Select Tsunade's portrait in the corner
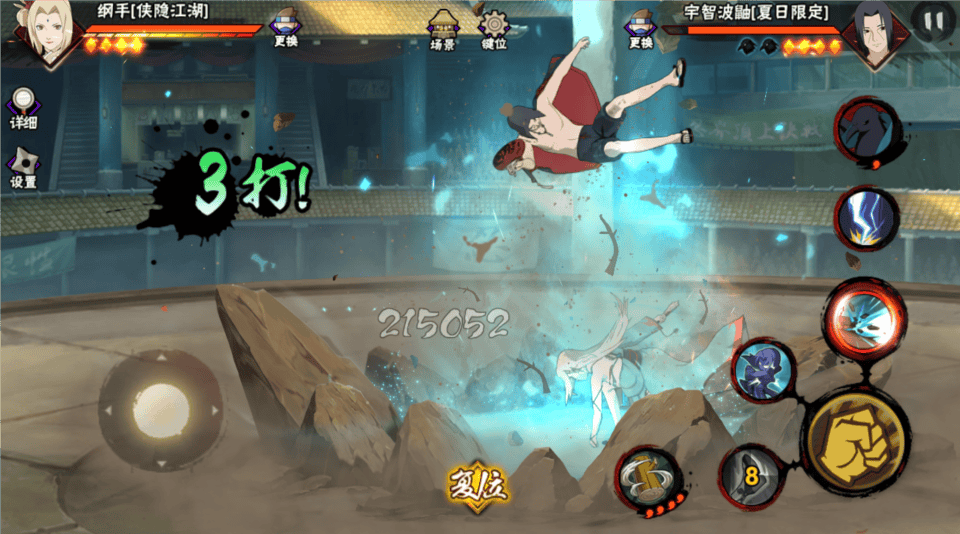This screenshot has width=960, height=534. point(45,33)
